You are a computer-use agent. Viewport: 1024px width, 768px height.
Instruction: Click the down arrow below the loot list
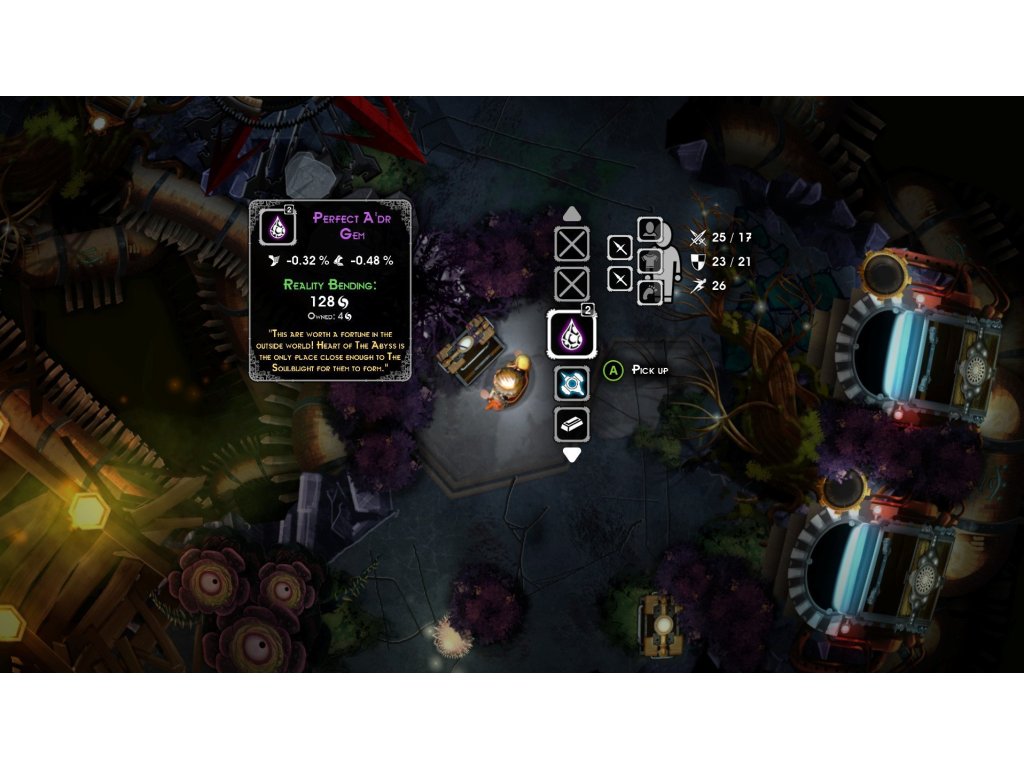pos(572,455)
